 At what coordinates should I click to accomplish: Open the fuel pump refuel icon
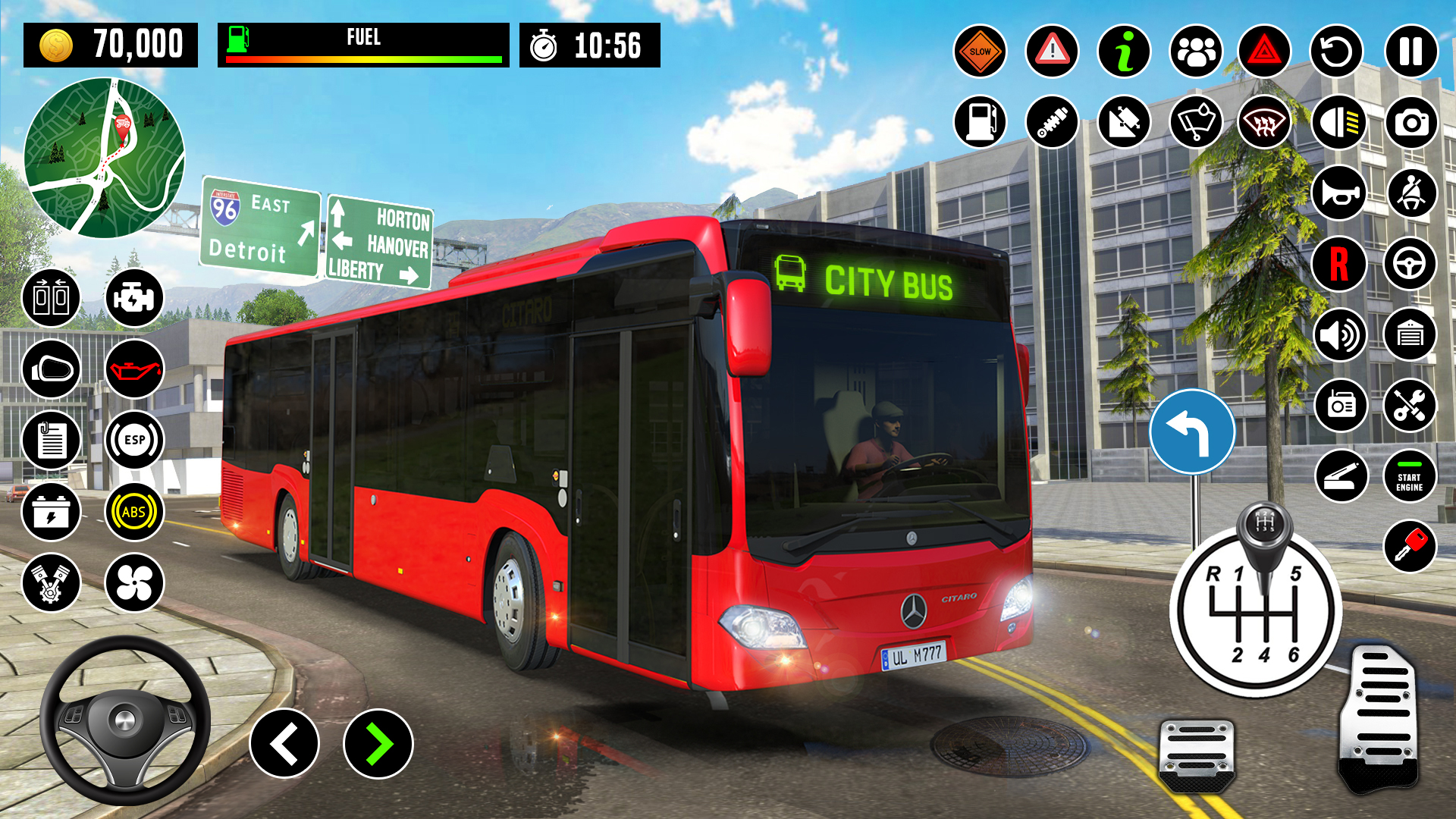click(x=980, y=122)
